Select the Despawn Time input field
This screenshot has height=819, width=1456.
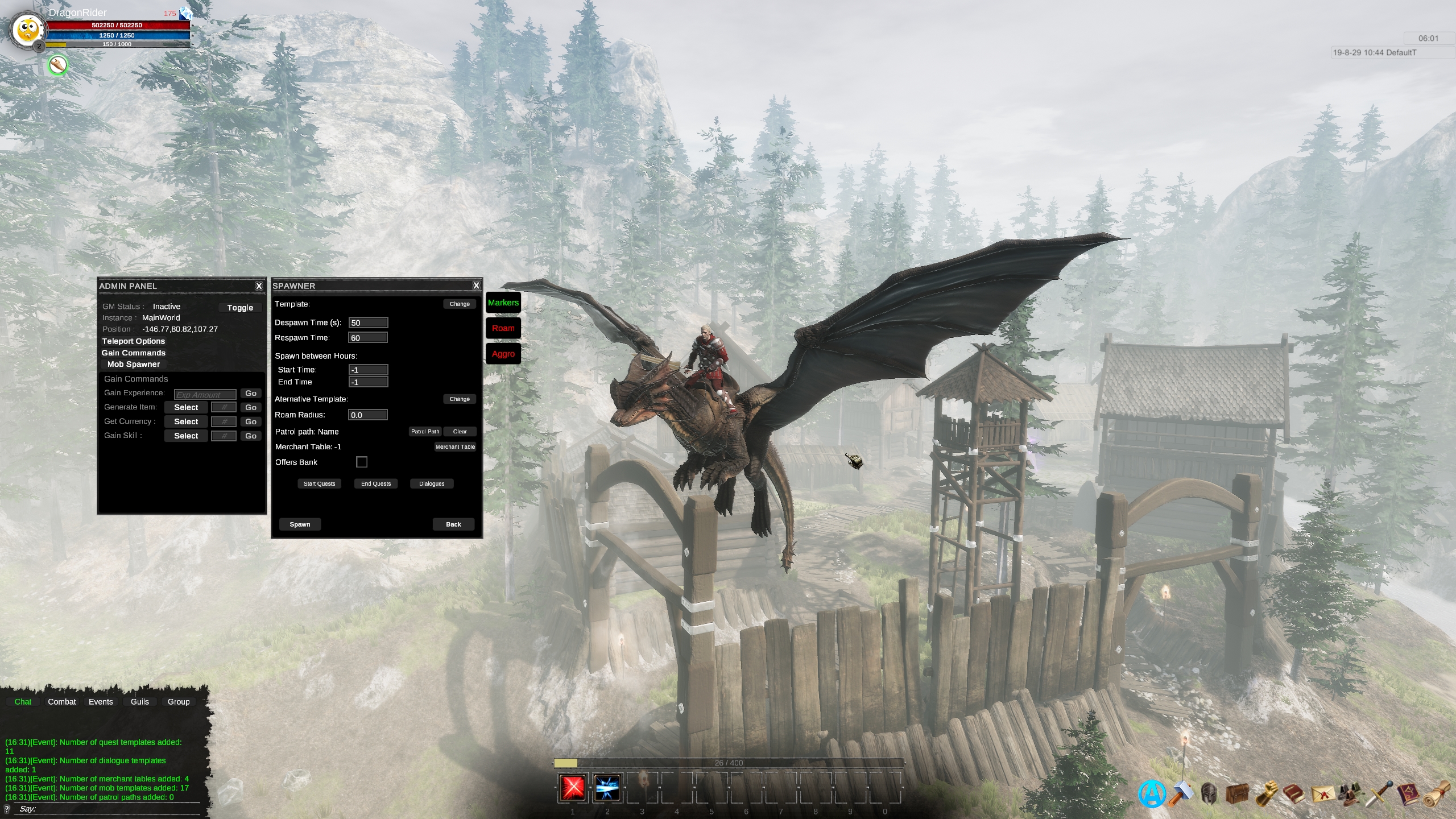pyautogui.click(x=368, y=323)
